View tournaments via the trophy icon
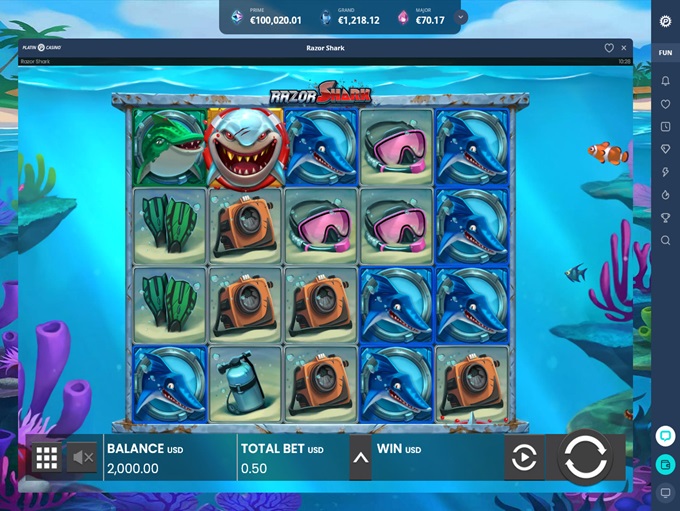Viewport: 680px width, 511px height. [x=665, y=218]
